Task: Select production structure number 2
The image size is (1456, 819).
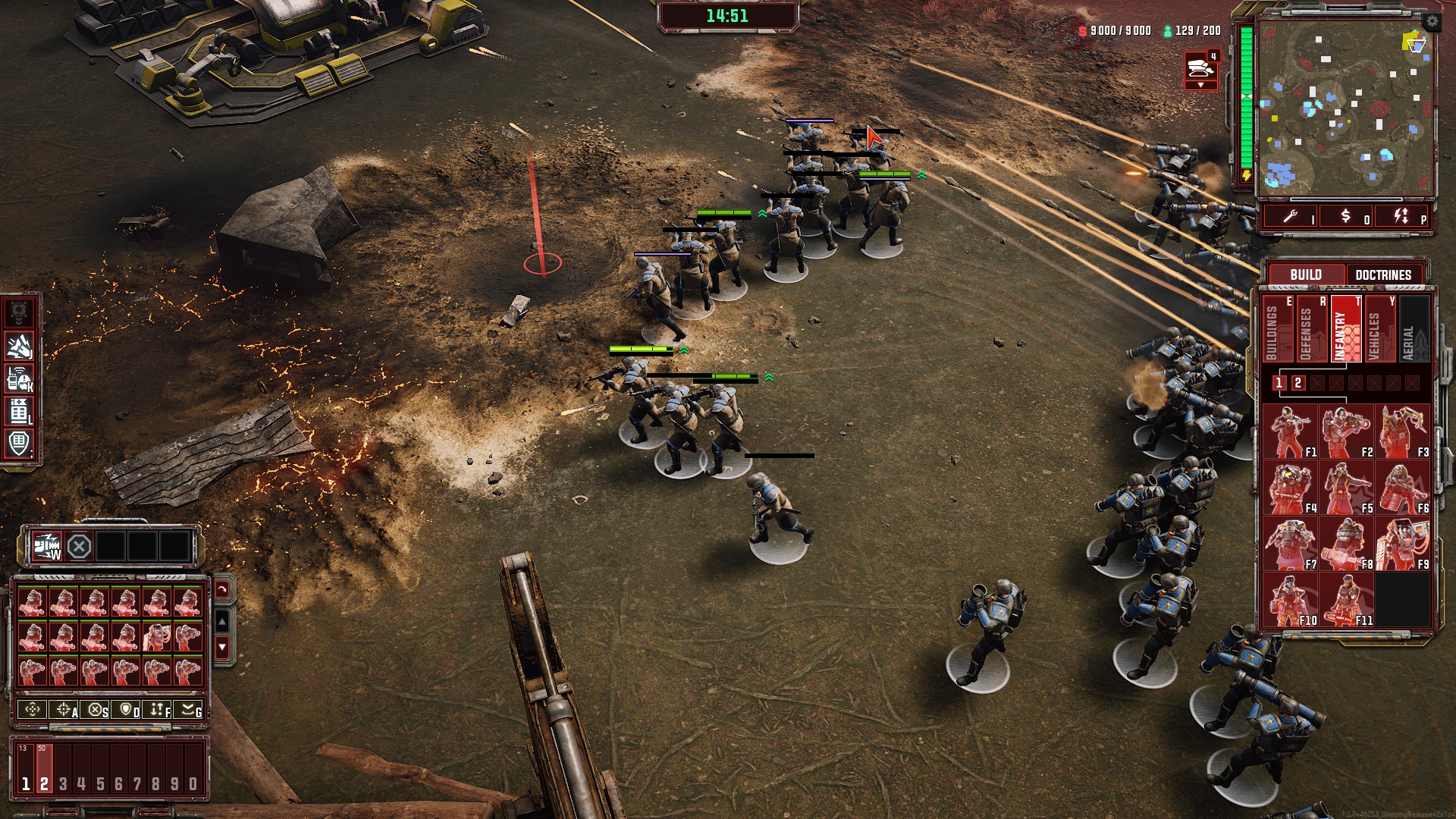Action: (1298, 383)
